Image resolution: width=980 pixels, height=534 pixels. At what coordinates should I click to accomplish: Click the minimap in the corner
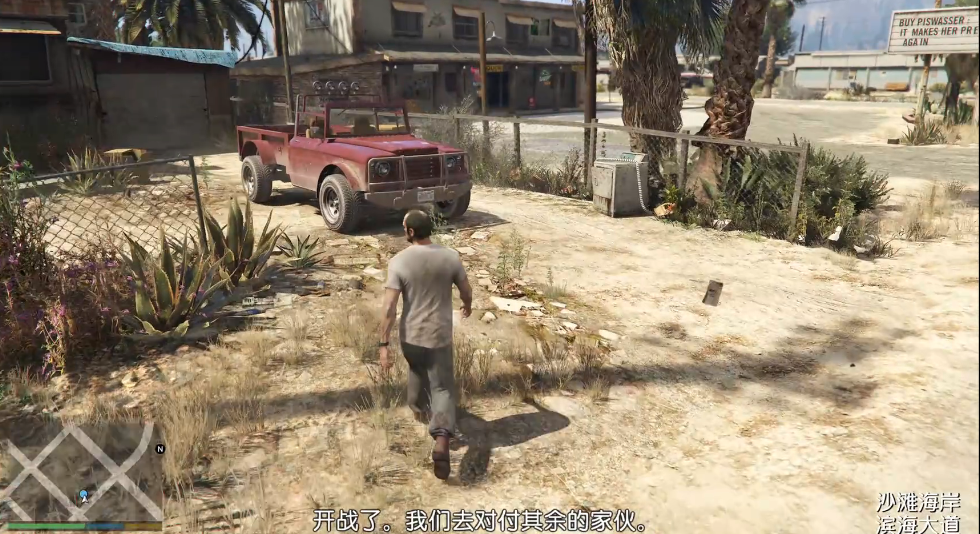[x=82, y=472]
